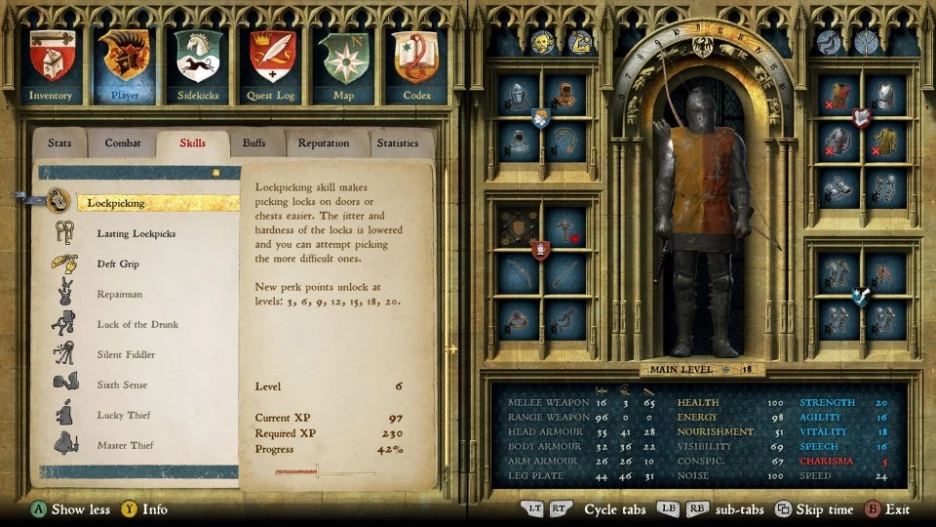Screen dimensions: 936x527
Task: Choose the Lasting Lockpicks perk
Action: point(136,234)
